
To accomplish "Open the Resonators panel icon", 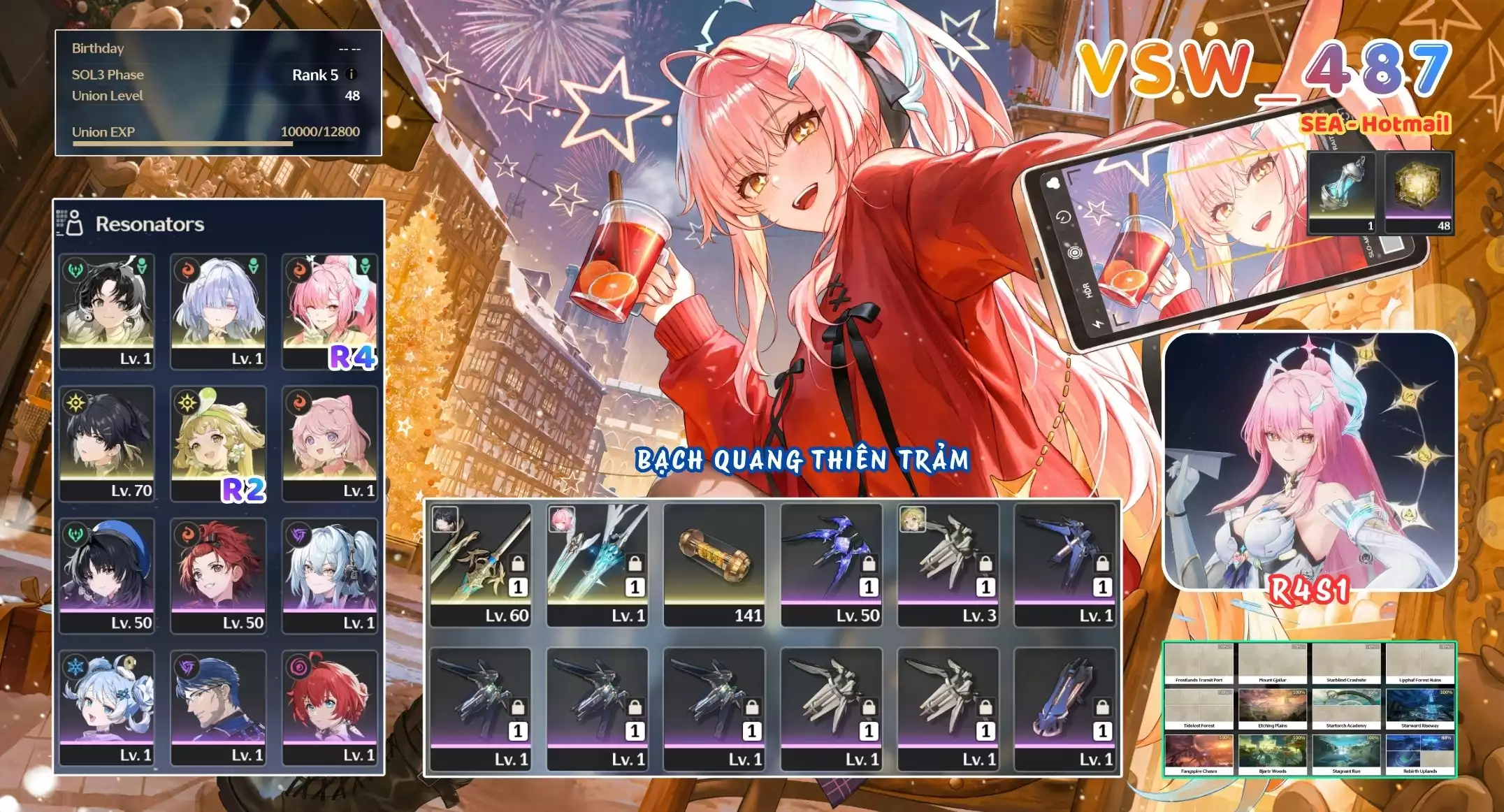I will pyautogui.click(x=73, y=224).
